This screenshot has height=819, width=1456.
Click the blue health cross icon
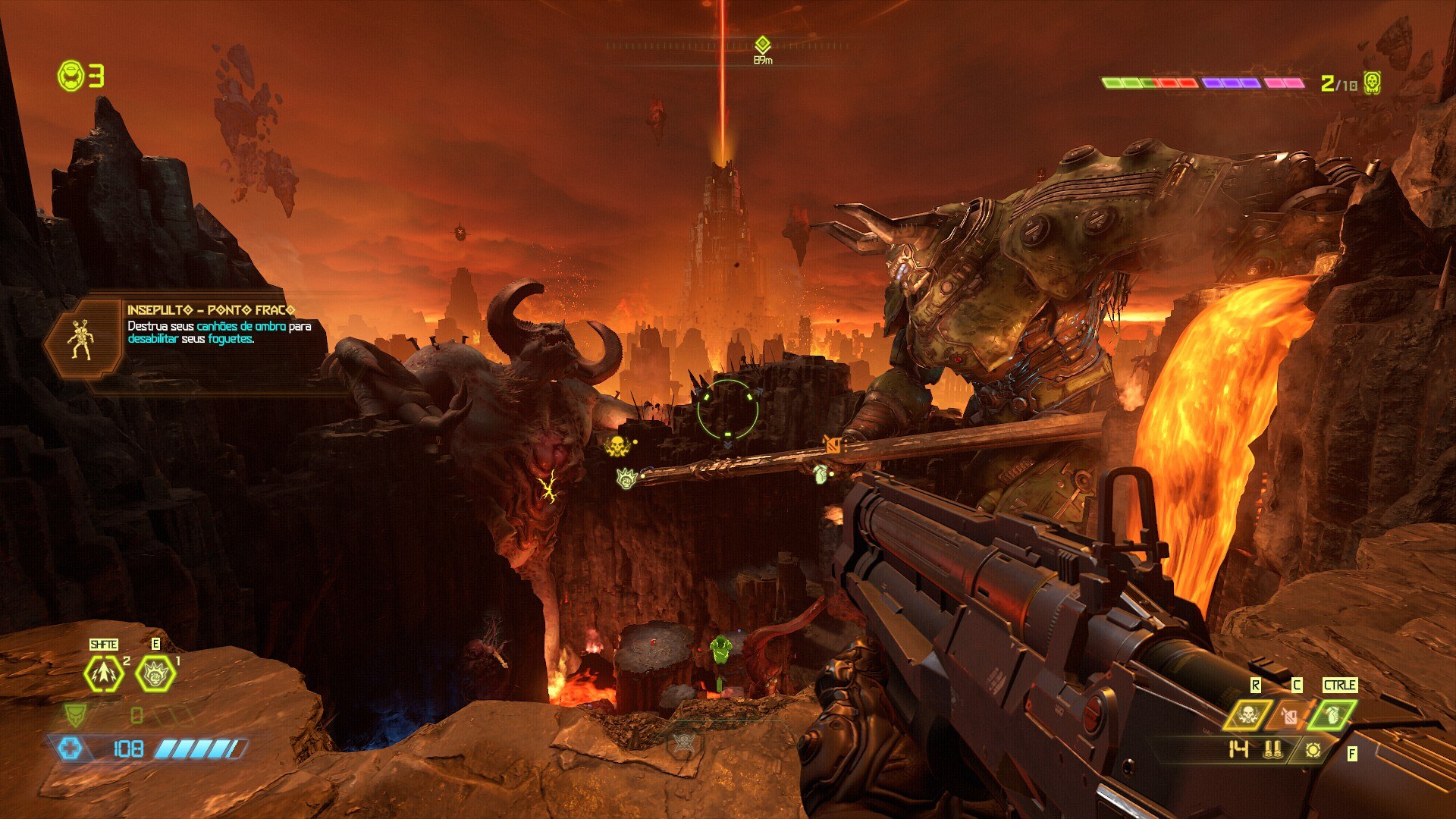coord(70,749)
